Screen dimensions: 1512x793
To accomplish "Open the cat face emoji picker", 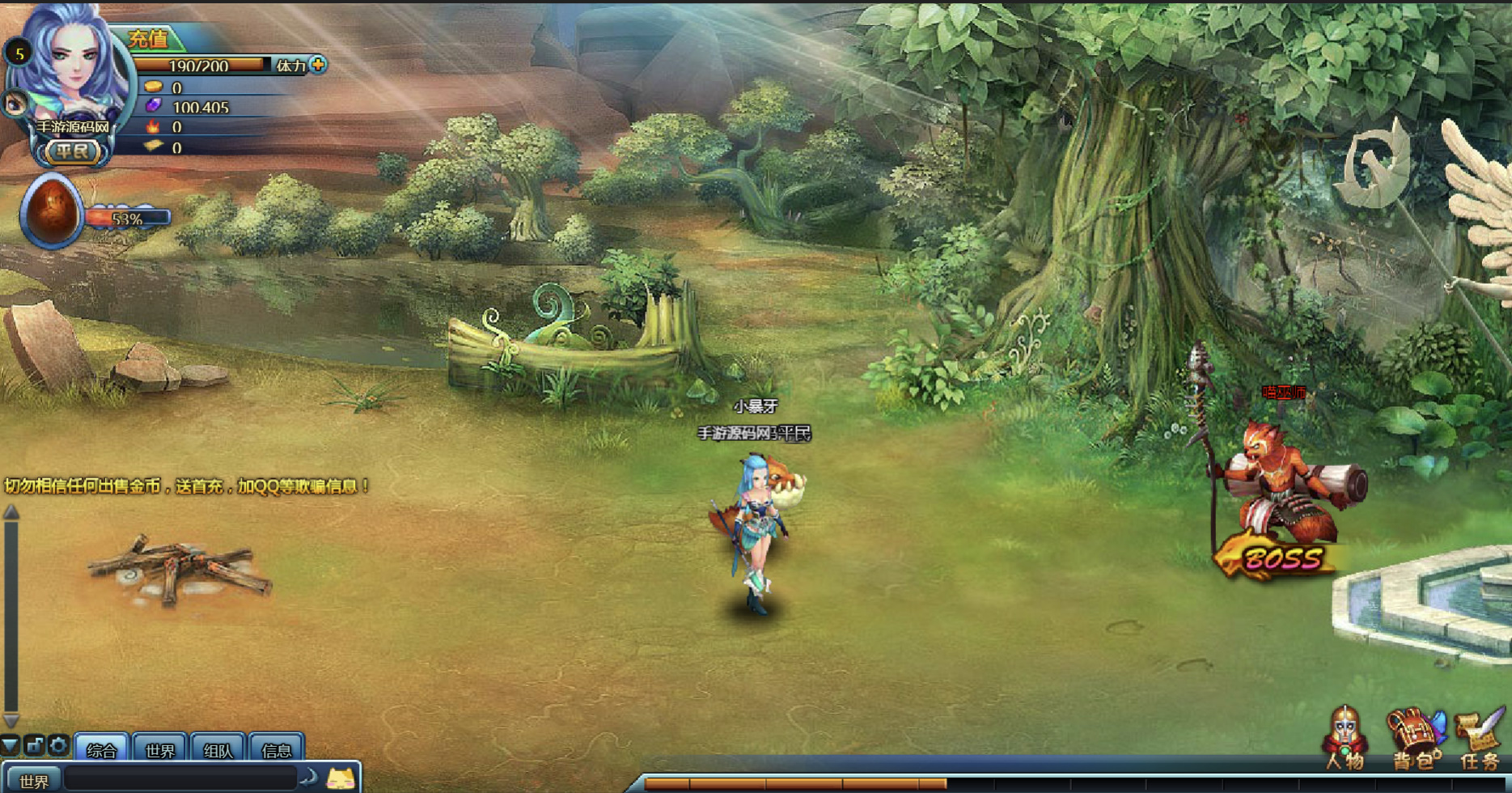I will [341, 779].
